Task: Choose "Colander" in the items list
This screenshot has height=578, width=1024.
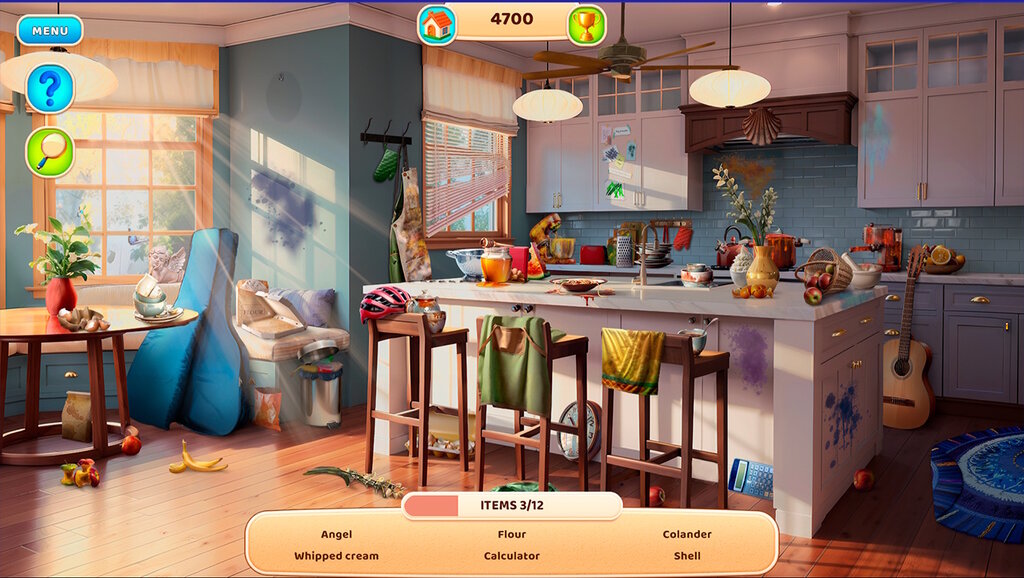Action: coord(687,534)
